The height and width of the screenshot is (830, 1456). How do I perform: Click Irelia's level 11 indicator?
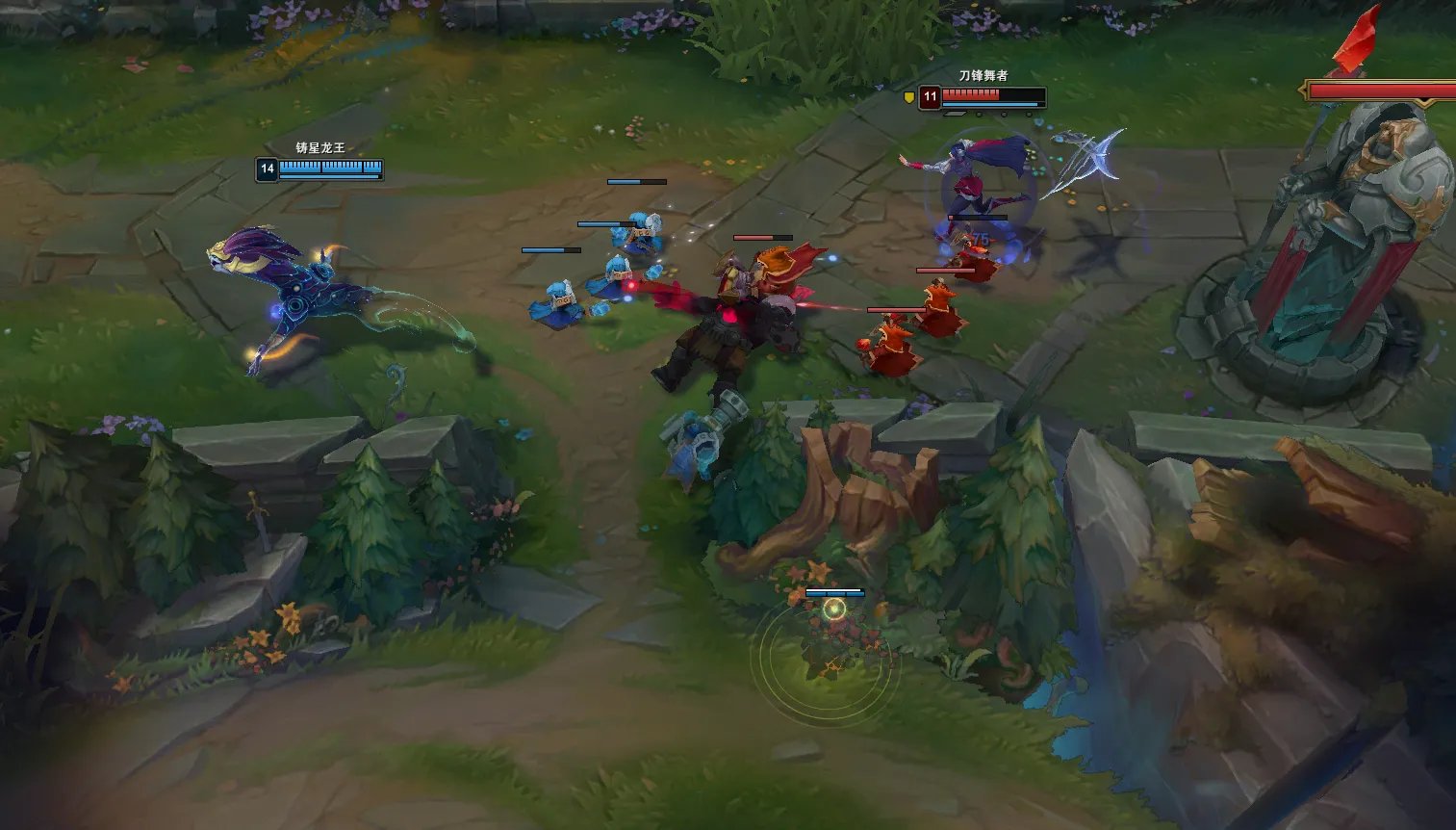tap(930, 96)
